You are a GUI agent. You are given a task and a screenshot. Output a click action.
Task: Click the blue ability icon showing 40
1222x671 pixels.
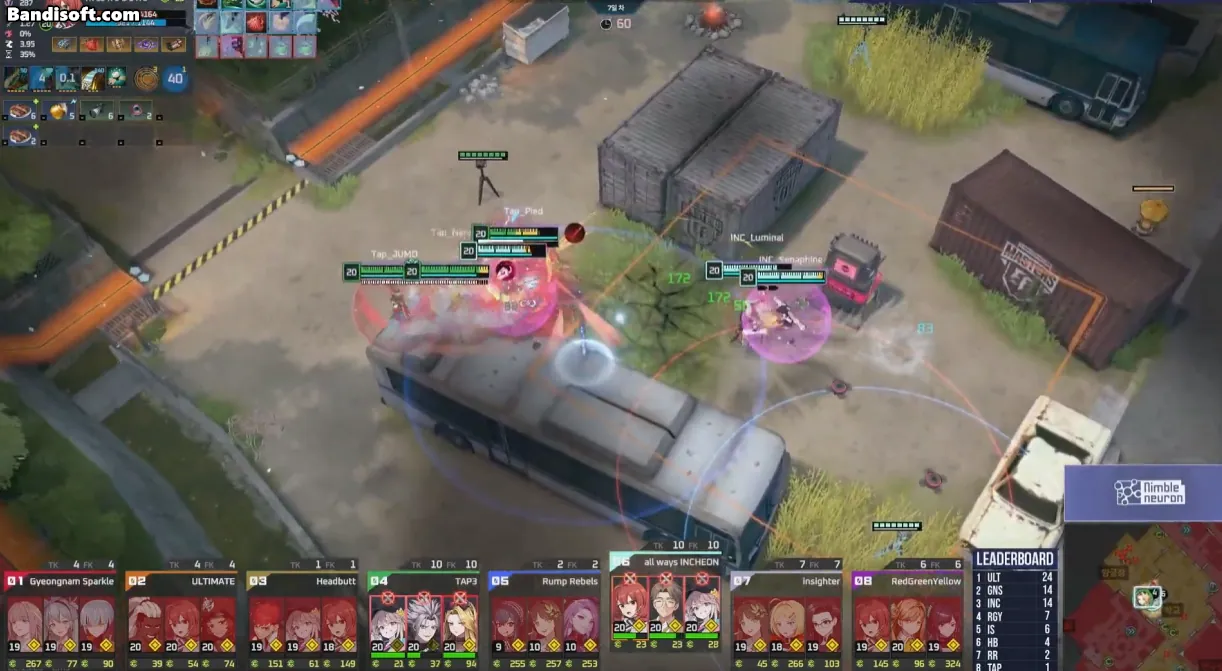click(x=176, y=79)
